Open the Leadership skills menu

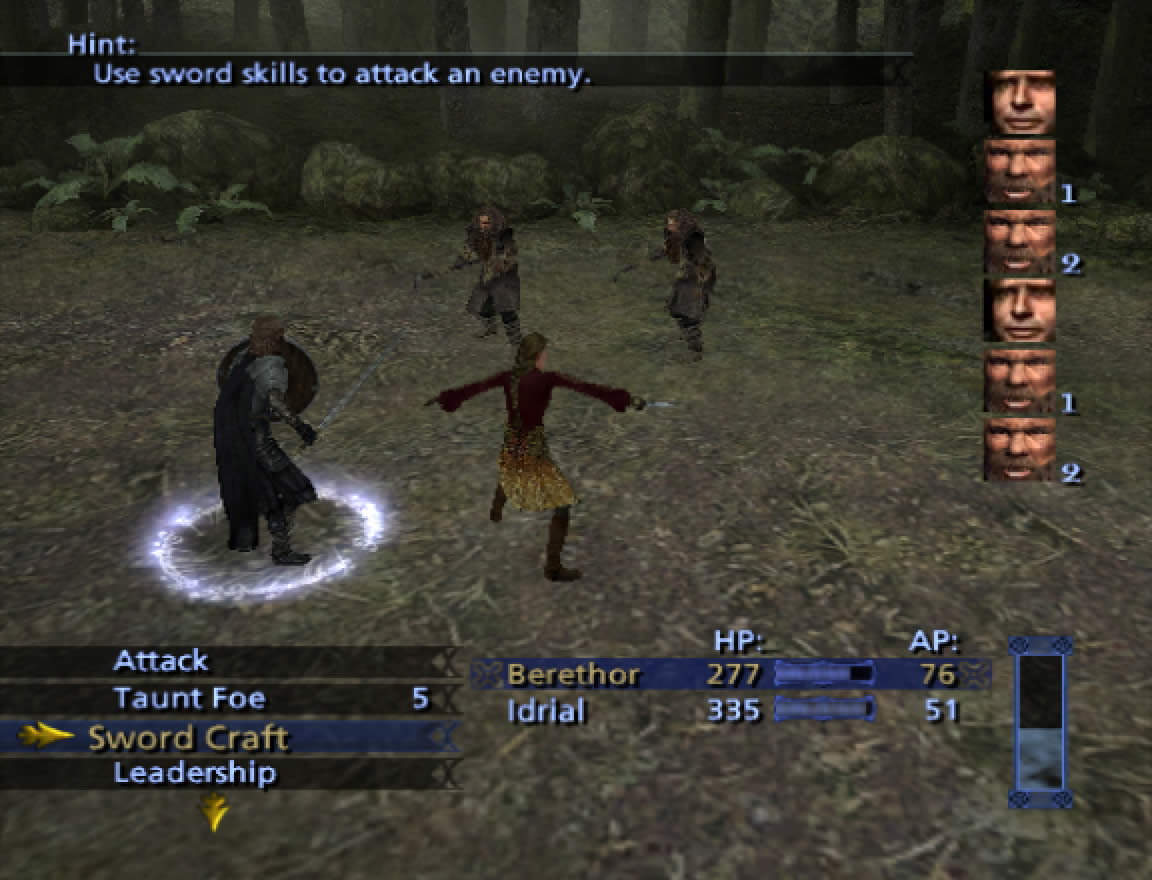point(194,773)
